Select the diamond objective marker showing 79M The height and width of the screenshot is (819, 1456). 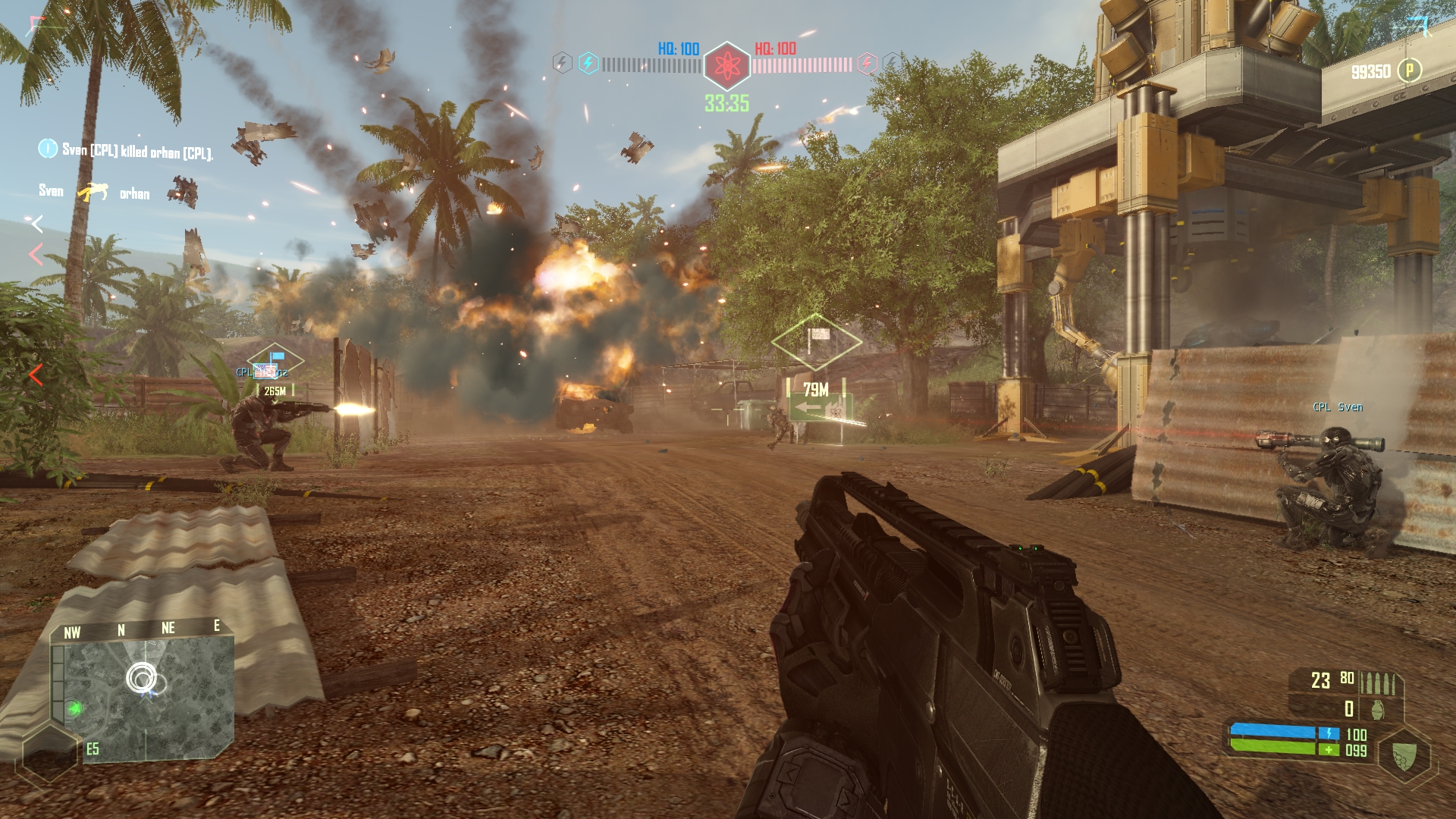(816, 343)
